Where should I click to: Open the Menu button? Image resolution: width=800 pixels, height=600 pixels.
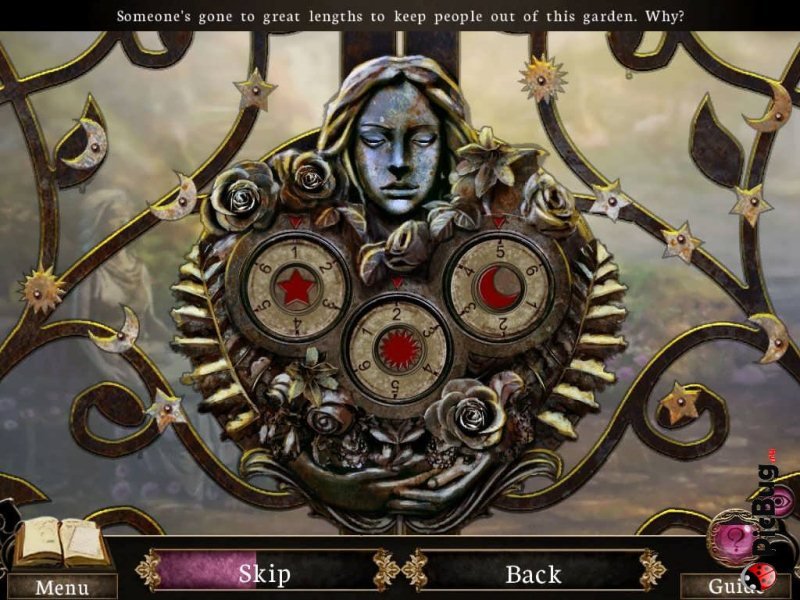tap(60, 587)
